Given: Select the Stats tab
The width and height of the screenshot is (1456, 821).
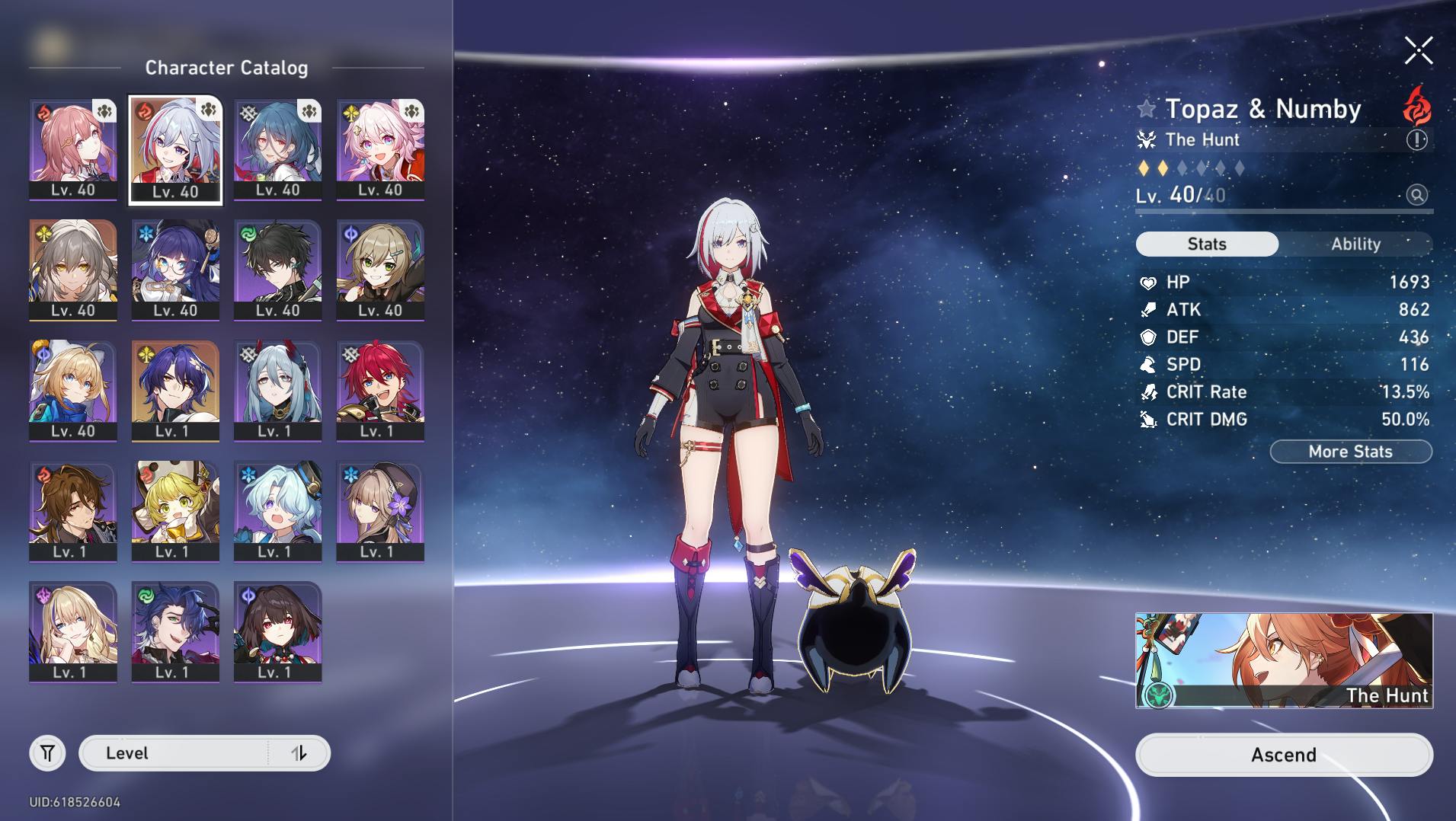Looking at the screenshot, I should (1207, 244).
